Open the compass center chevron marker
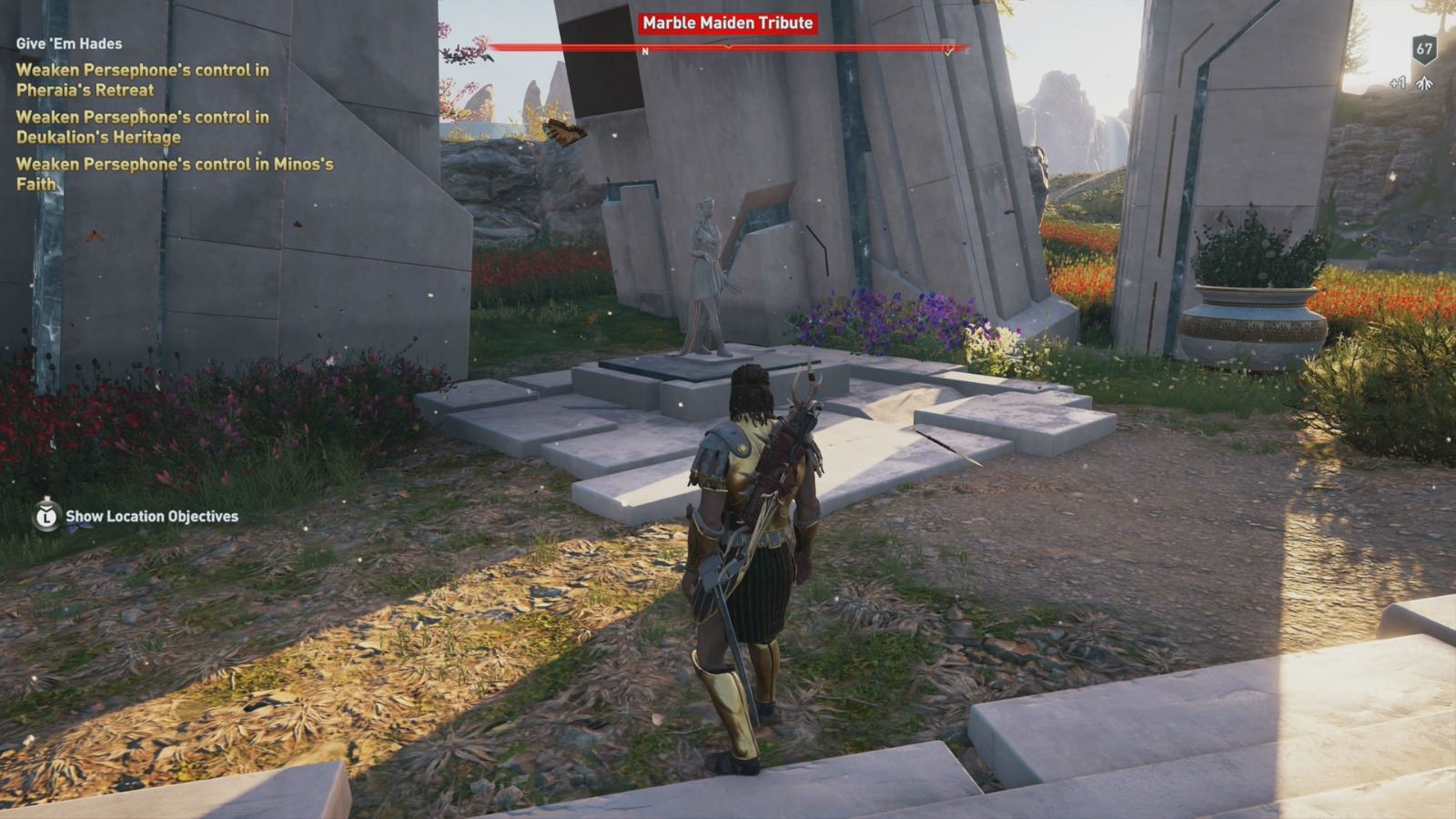The width and height of the screenshot is (1456, 819). click(x=728, y=49)
